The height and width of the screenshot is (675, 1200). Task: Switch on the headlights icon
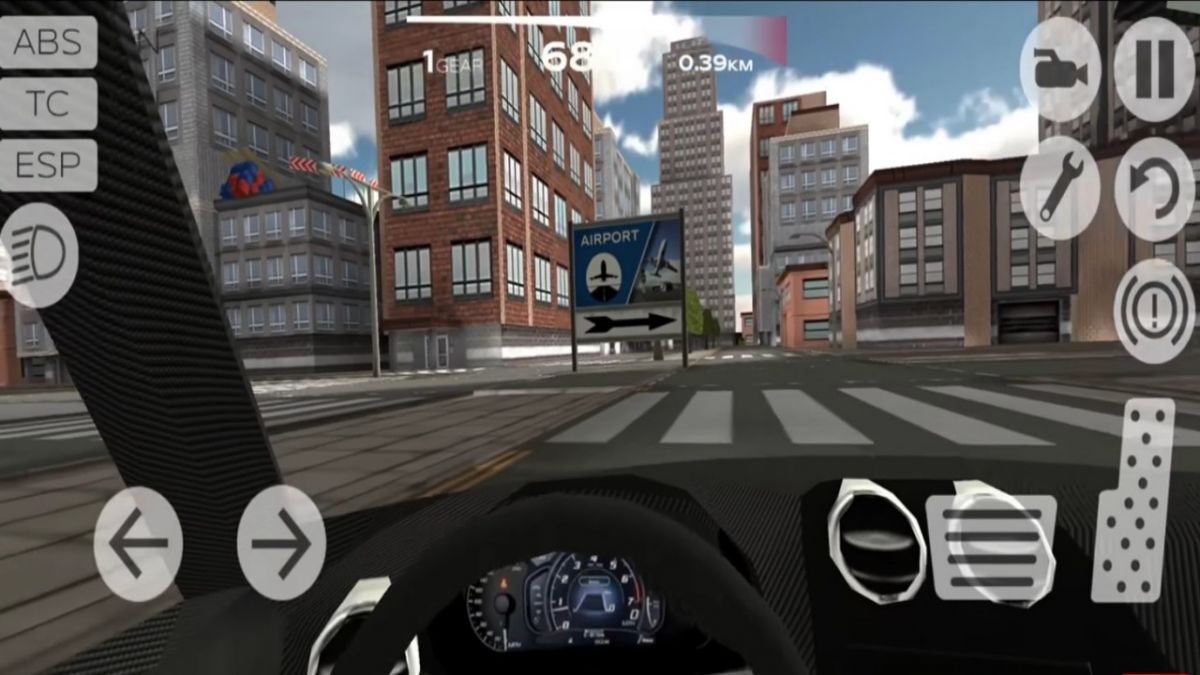click(40, 256)
